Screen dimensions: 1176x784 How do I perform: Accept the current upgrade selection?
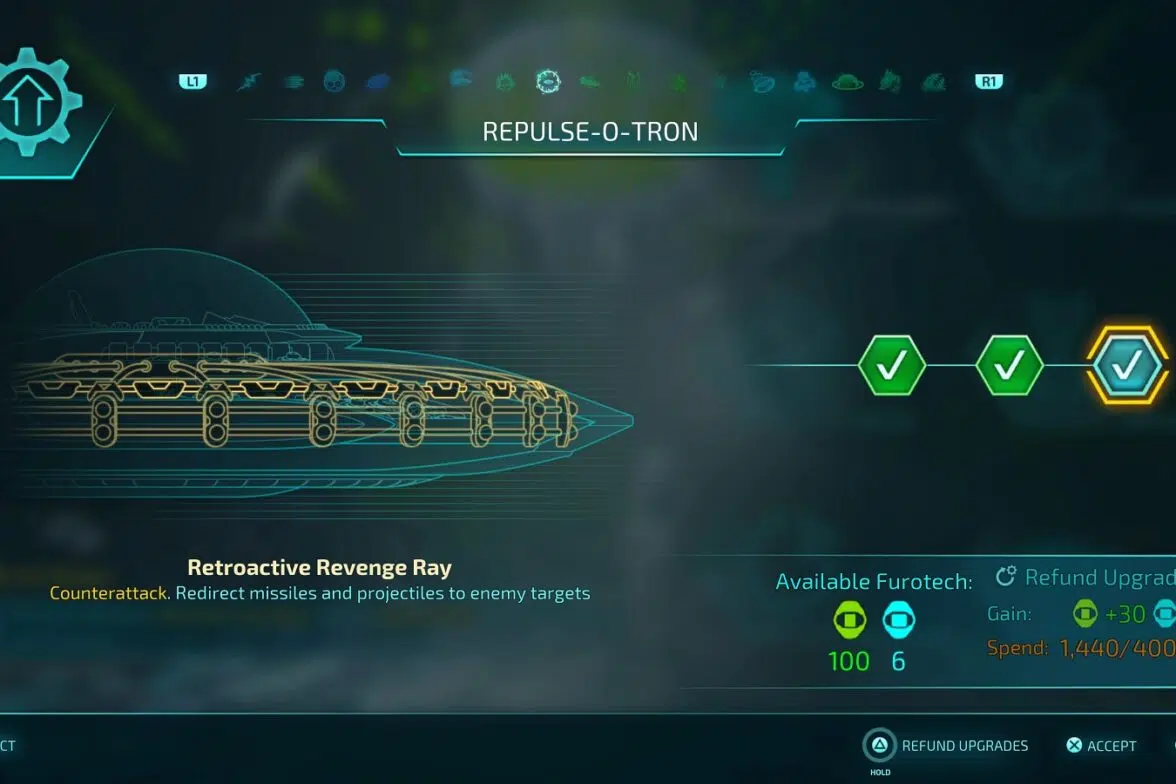[x=1101, y=745]
